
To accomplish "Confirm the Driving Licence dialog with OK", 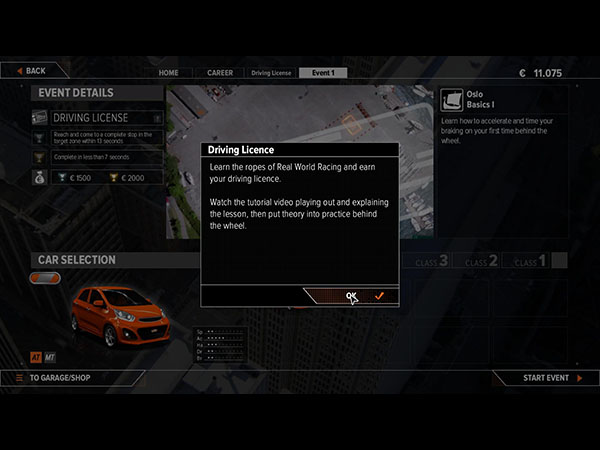I will click(351, 296).
